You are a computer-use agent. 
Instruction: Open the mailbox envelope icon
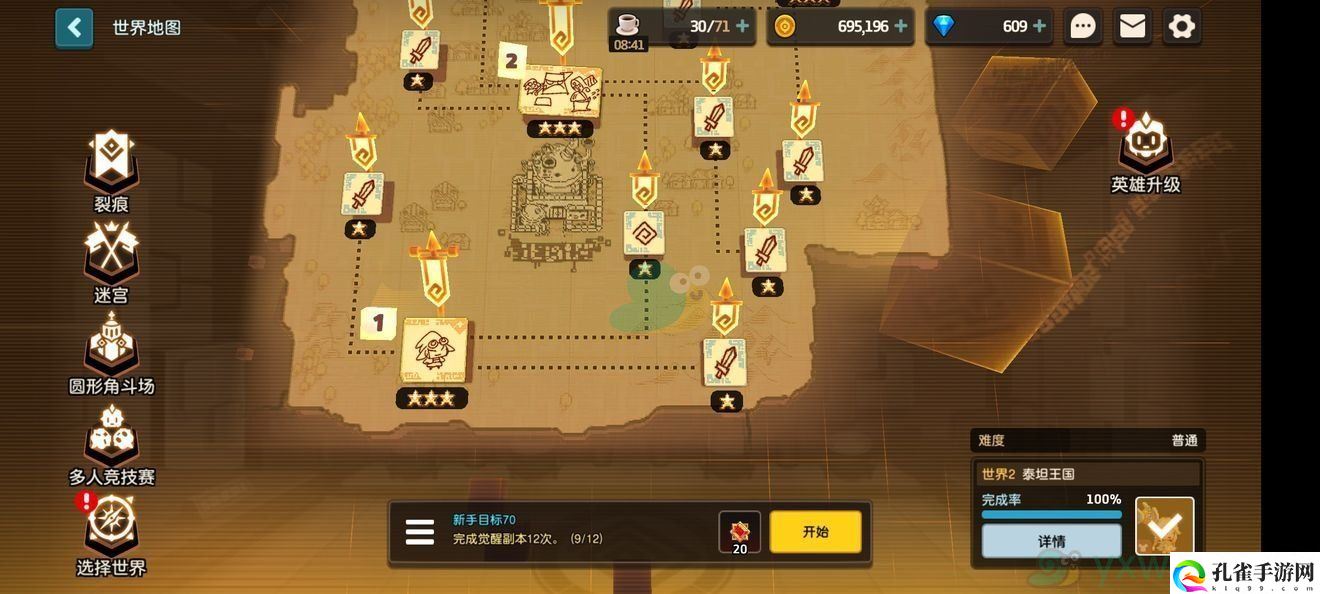(1132, 27)
